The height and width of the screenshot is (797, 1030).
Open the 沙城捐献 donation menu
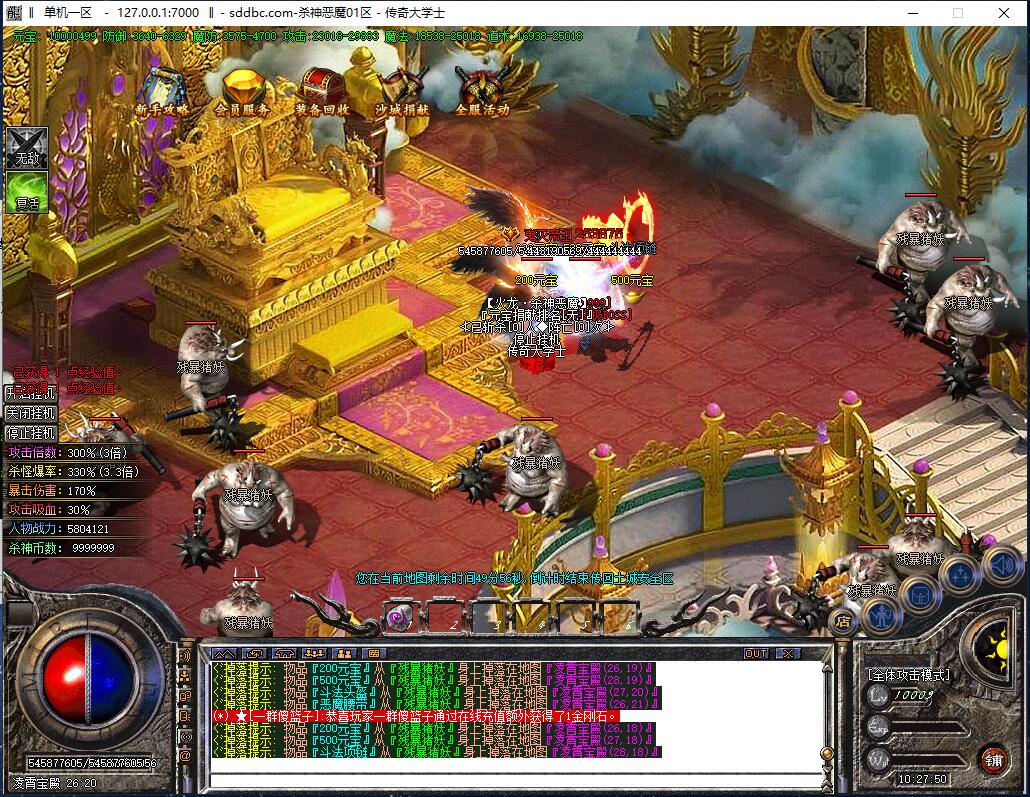[x=402, y=90]
